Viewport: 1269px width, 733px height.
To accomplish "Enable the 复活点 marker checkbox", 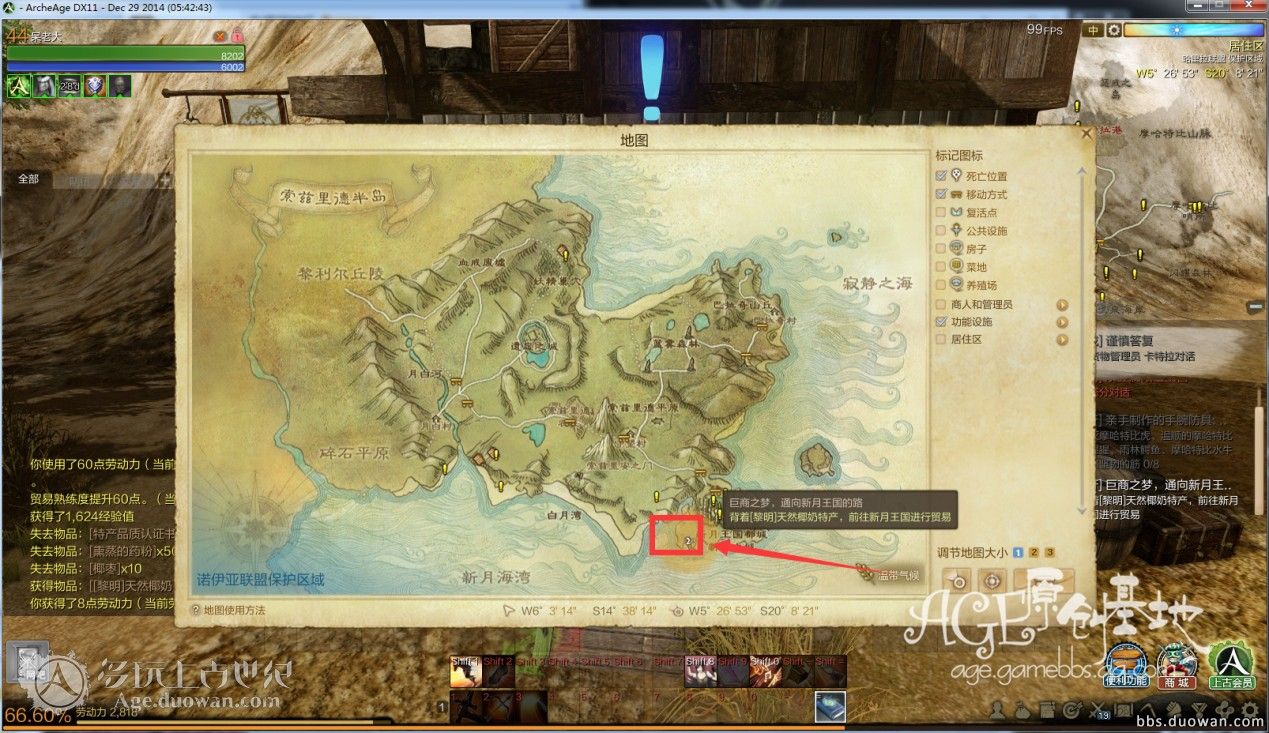I will pos(941,212).
